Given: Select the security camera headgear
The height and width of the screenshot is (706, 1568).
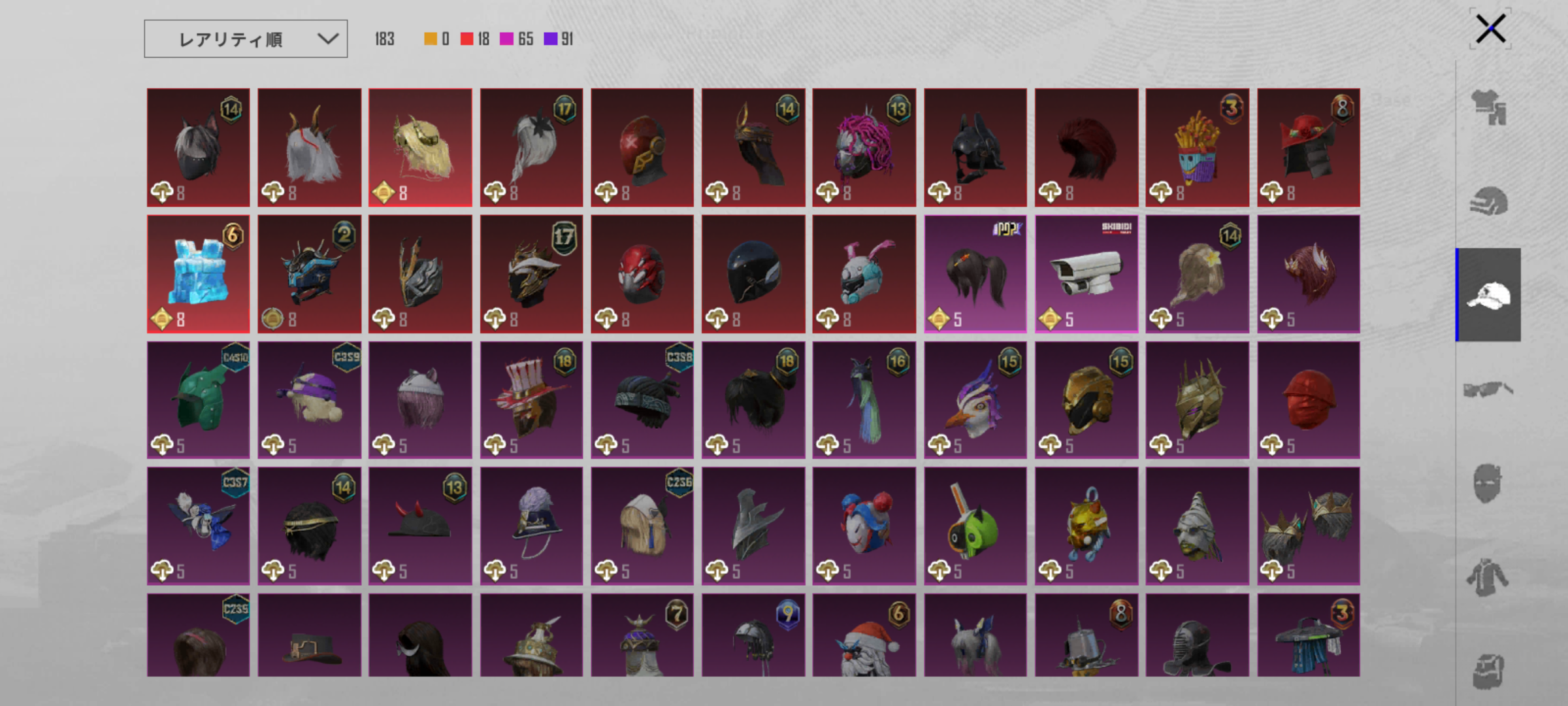Looking at the screenshot, I should [x=1086, y=274].
